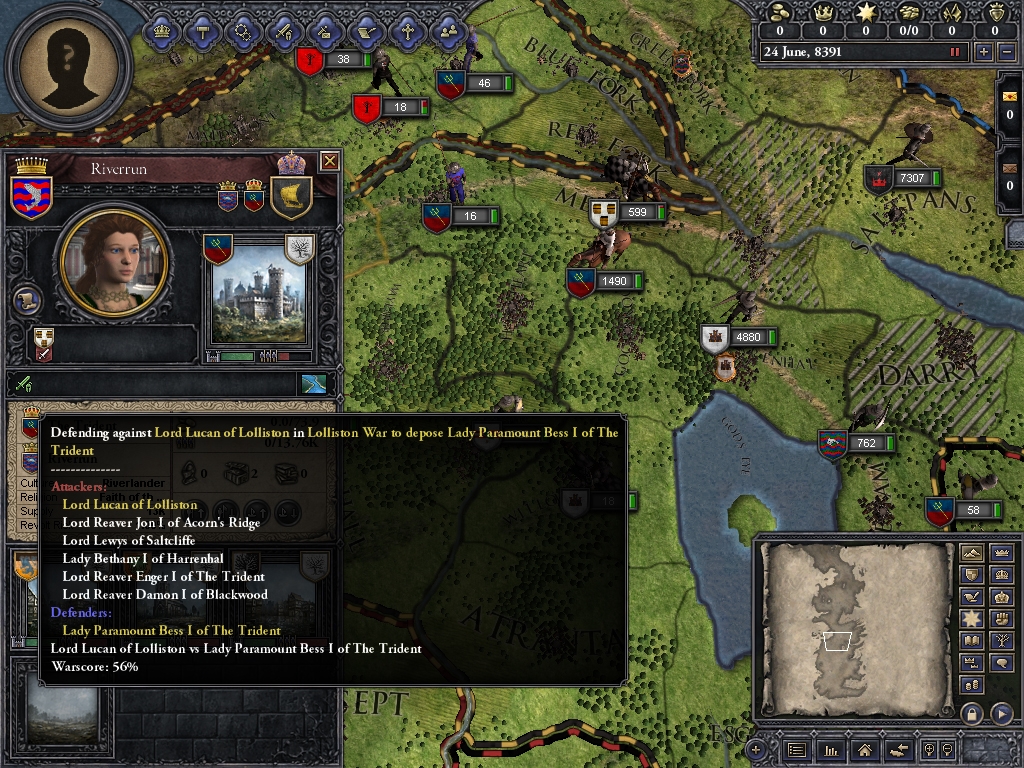
Task: Open the player character silhouette portrait
Action: (x=68, y=68)
